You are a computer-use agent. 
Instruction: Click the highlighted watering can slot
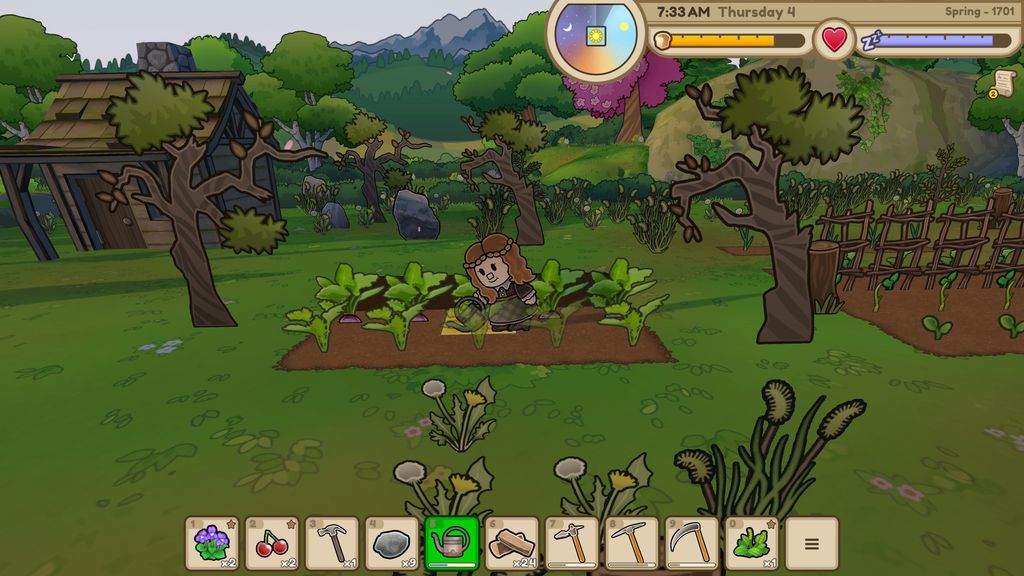point(452,543)
